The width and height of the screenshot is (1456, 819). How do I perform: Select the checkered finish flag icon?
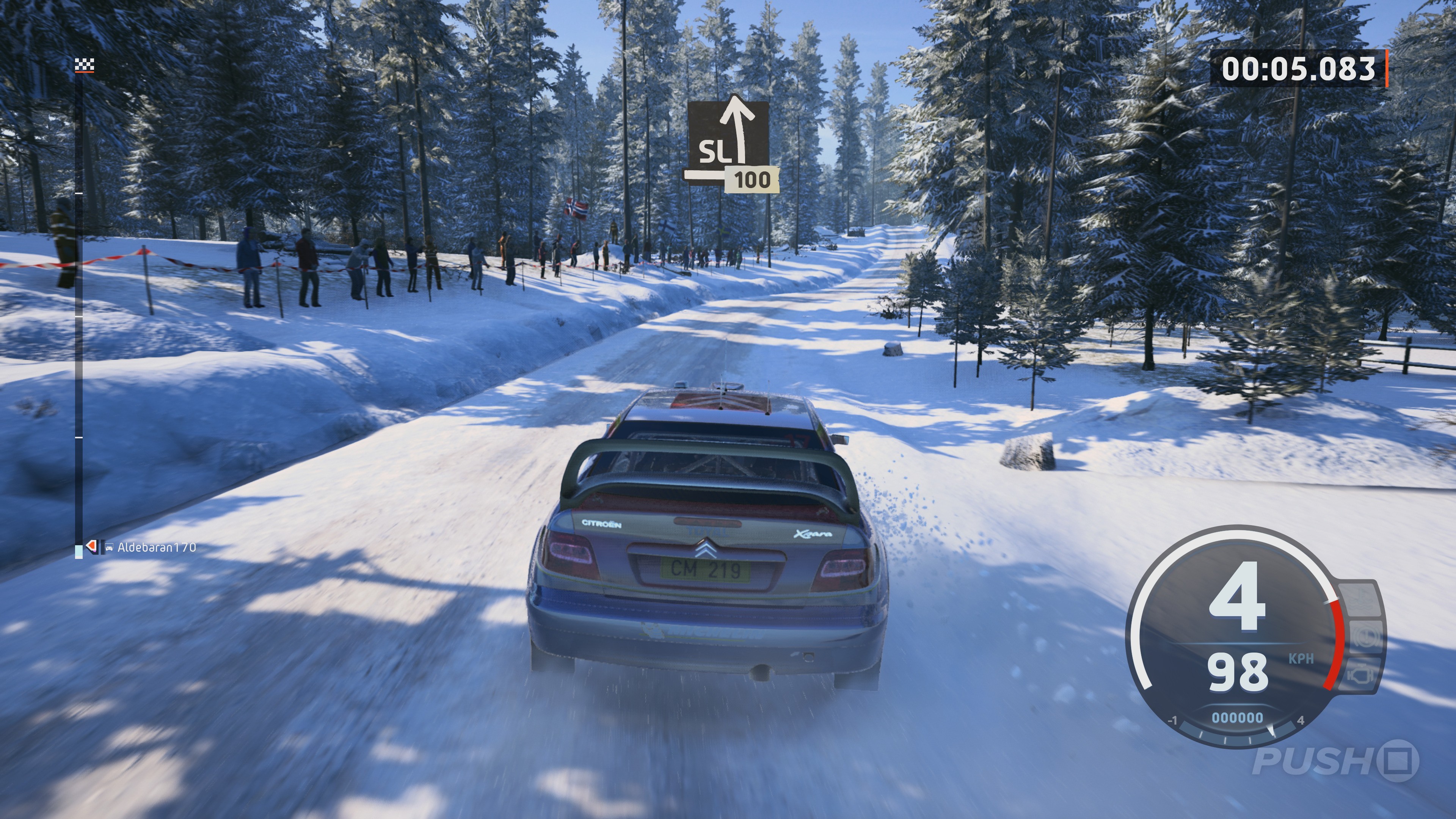click(x=84, y=66)
